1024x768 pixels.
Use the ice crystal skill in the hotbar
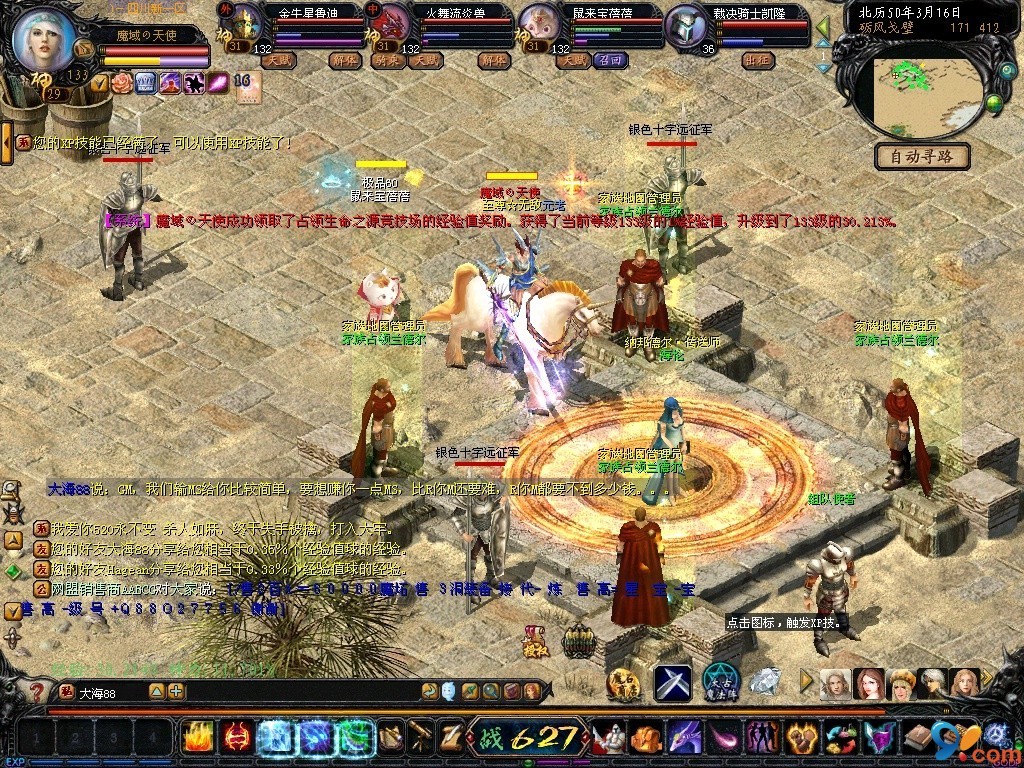[274, 738]
